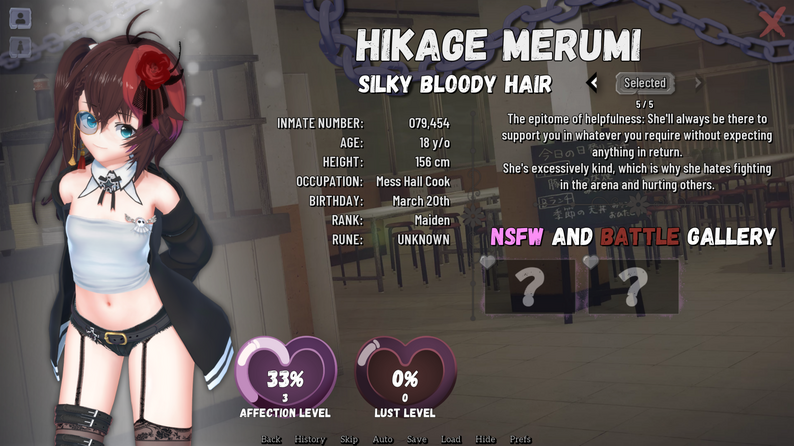The image size is (794, 446).
Task: Open the Load screen
Action: click(451, 439)
